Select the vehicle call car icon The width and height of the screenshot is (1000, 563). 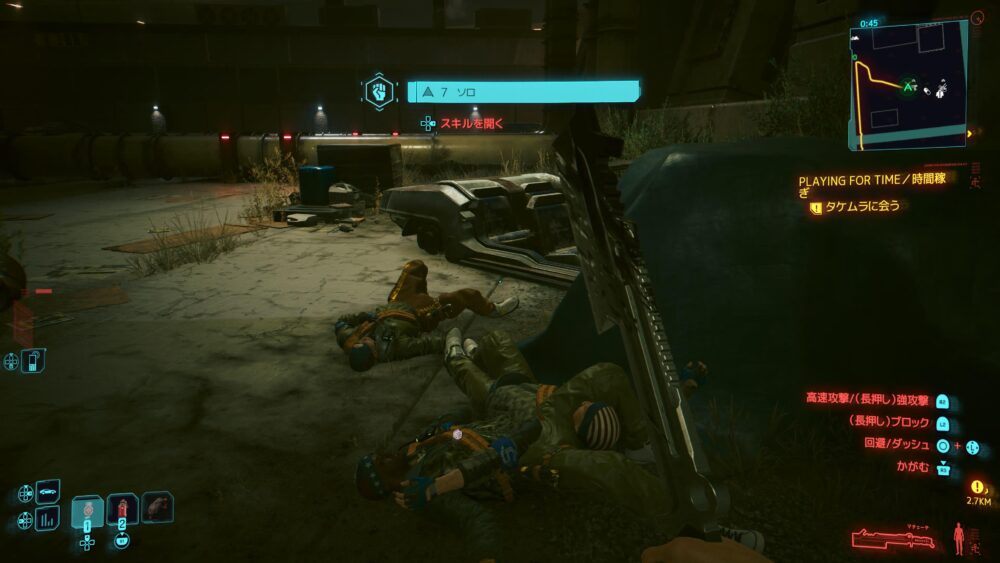point(48,492)
